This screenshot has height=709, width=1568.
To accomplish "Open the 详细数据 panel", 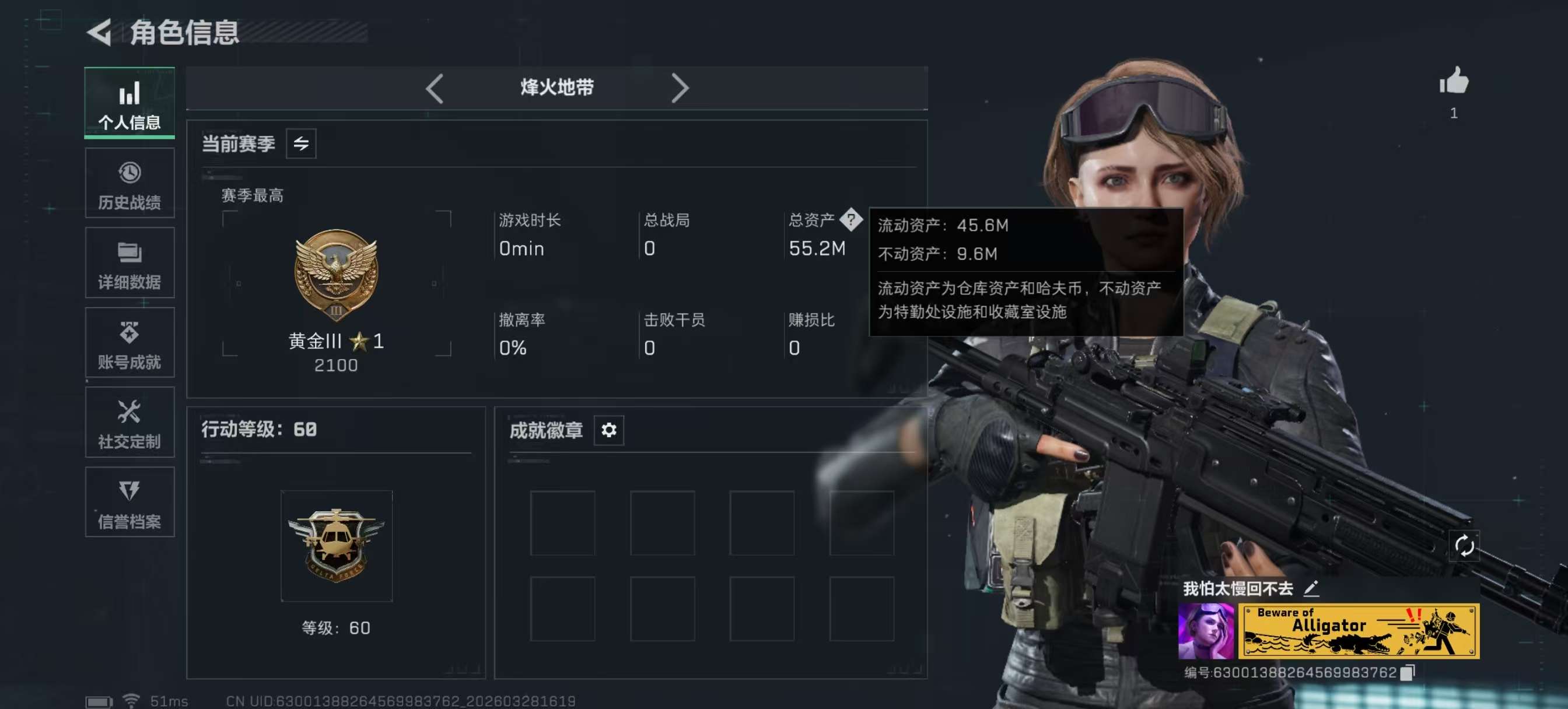I will click(128, 263).
